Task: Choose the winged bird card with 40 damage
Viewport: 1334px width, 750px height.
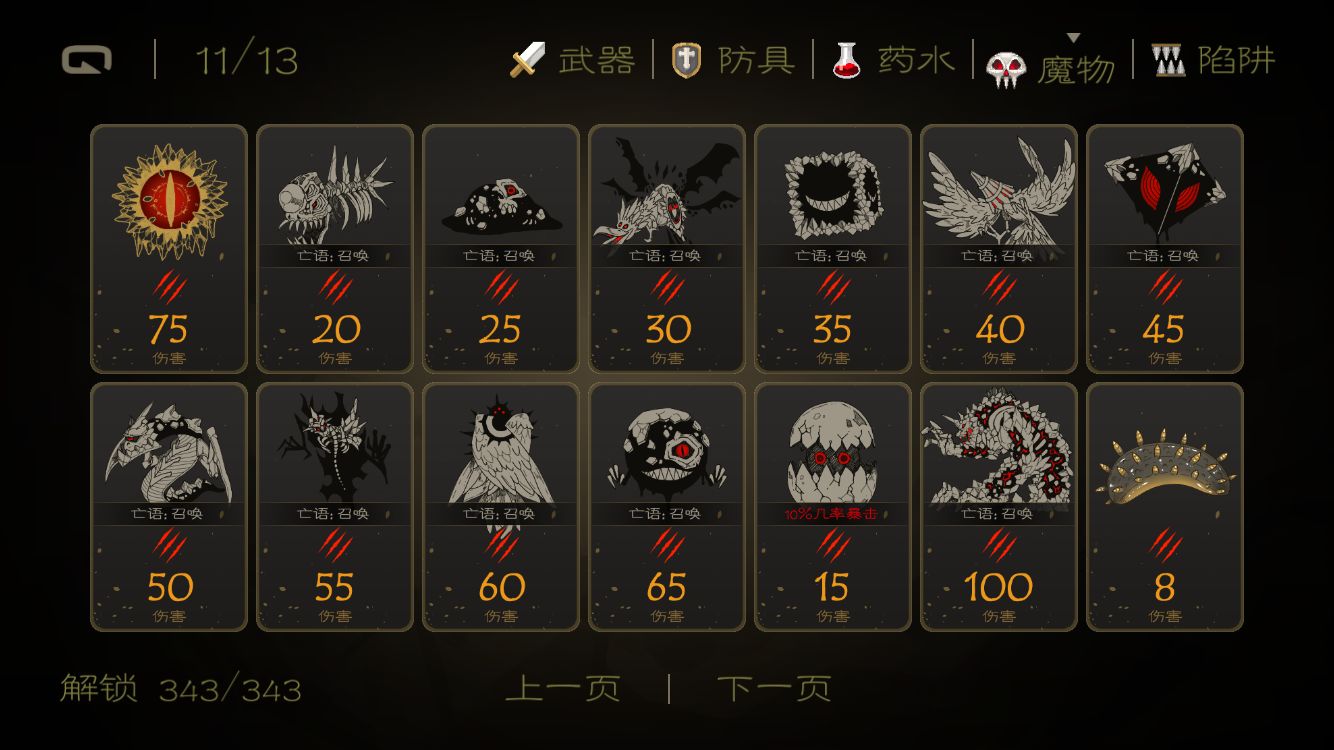Action: 999,249
